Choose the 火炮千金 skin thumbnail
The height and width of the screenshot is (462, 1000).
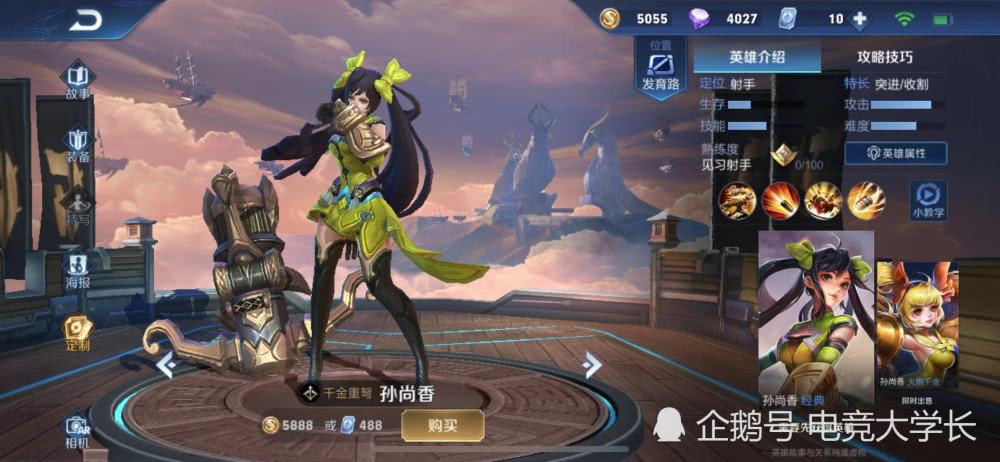click(x=917, y=325)
